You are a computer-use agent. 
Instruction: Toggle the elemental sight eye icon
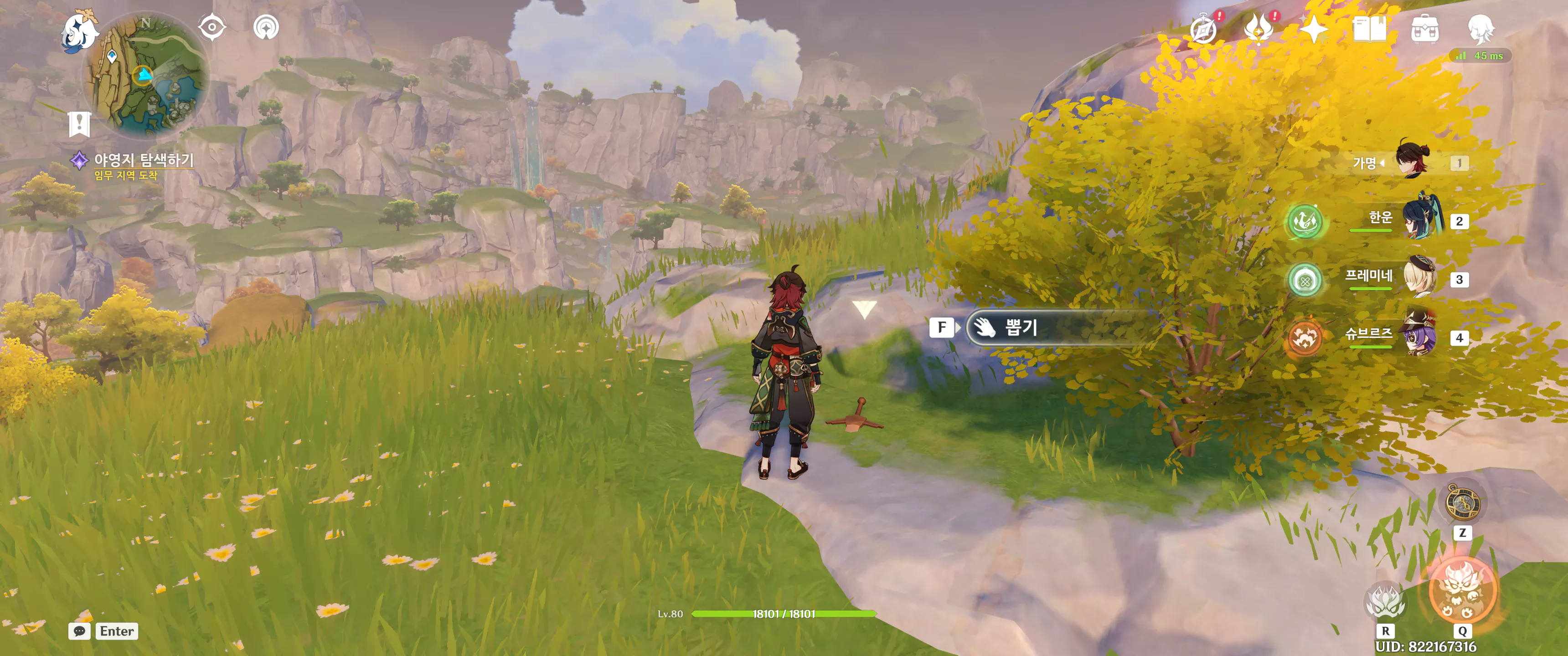click(x=212, y=27)
